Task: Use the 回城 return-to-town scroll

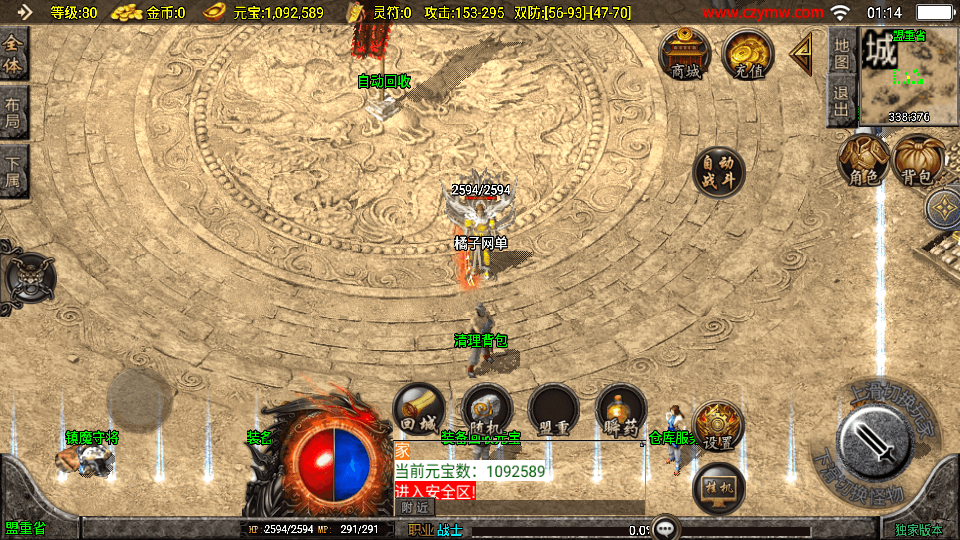Action: coord(418,410)
